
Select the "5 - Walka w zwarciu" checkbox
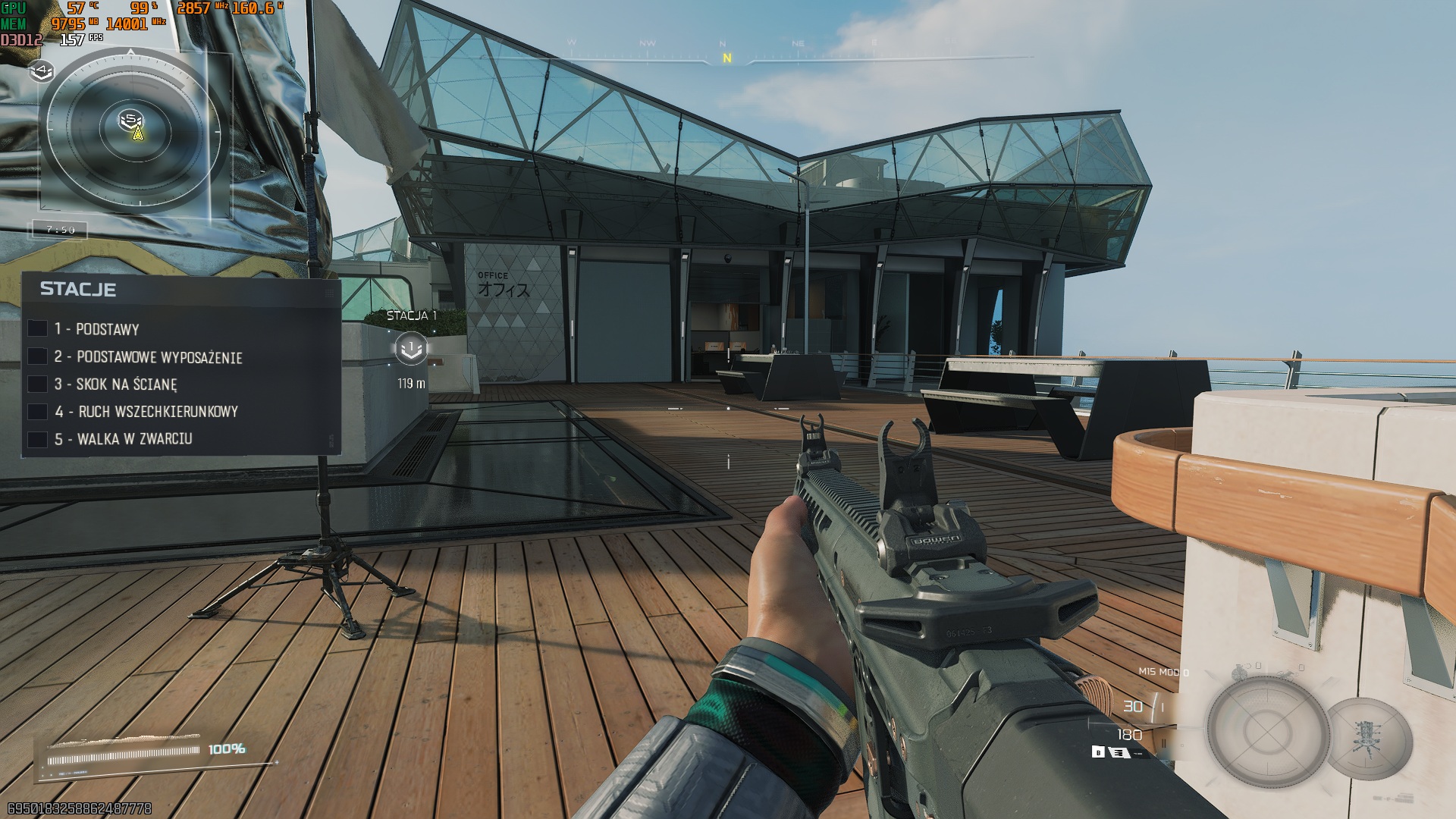pyautogui.click(x=38, y=439)
